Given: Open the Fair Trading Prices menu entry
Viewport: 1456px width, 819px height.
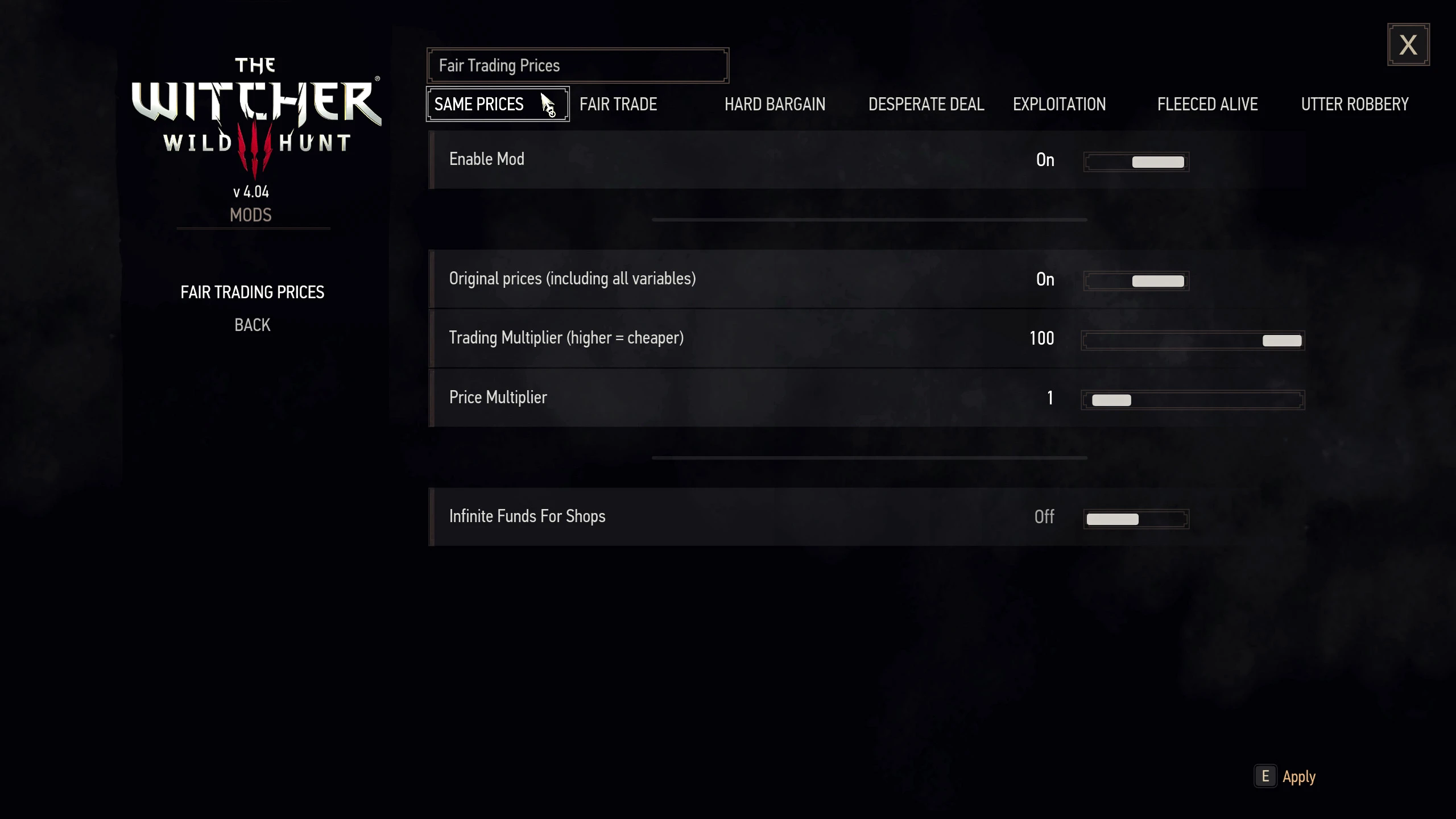Looking at the screenshot, I should click(x=253, y=292).
